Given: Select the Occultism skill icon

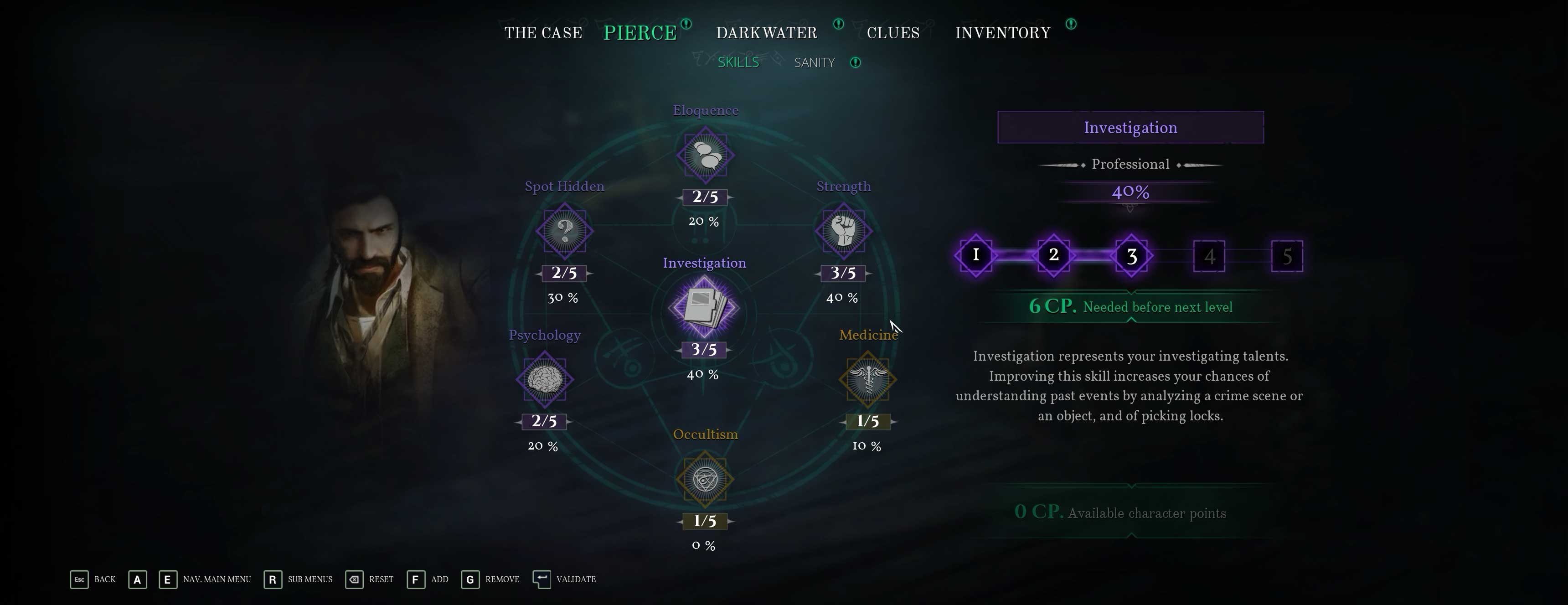Looking at the screenshot, I should (x=706, y=480).
